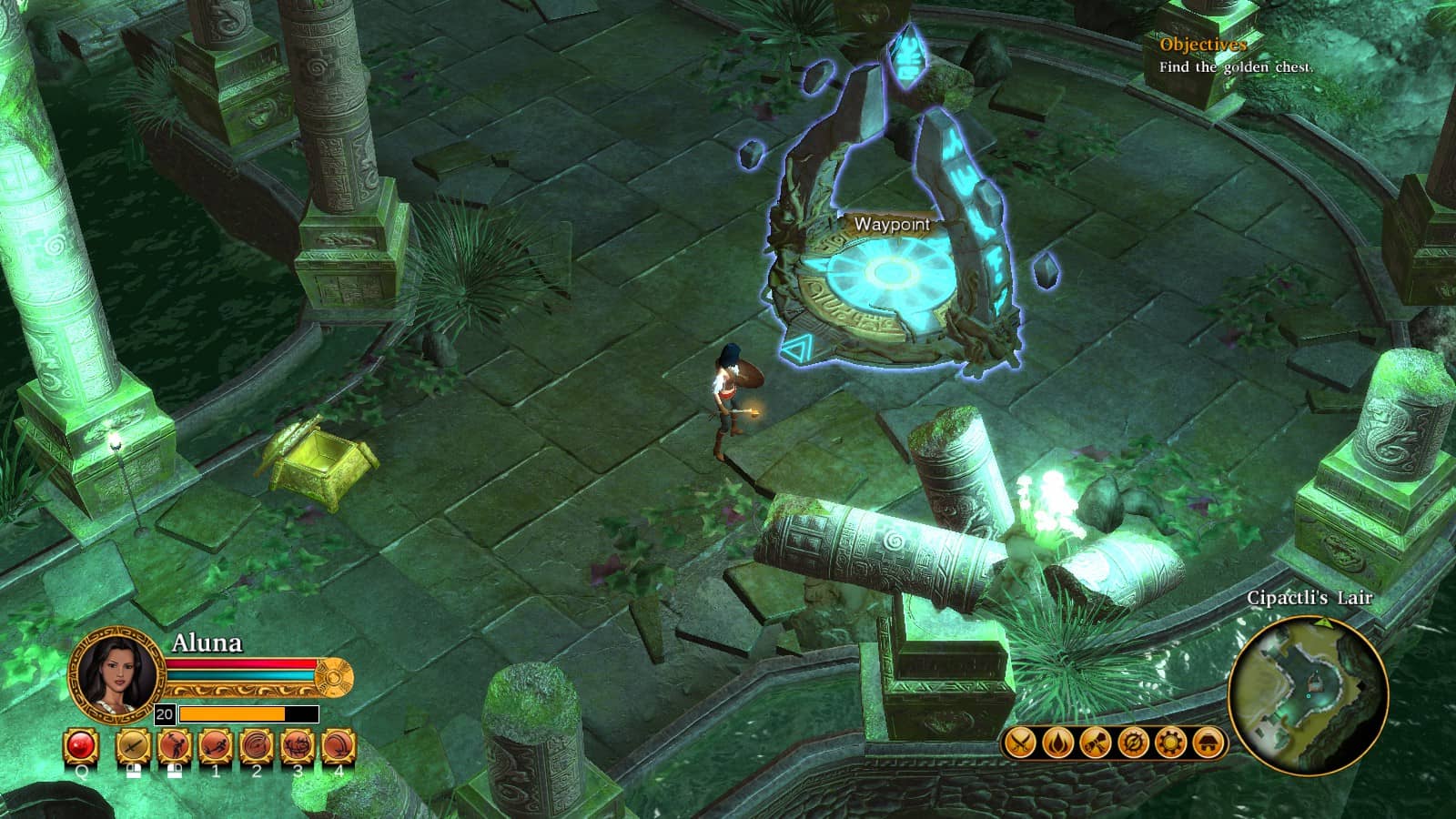Trigger the spiral whirlwind skill in slot 2
Screen dimensions: 1456x819
257,747
